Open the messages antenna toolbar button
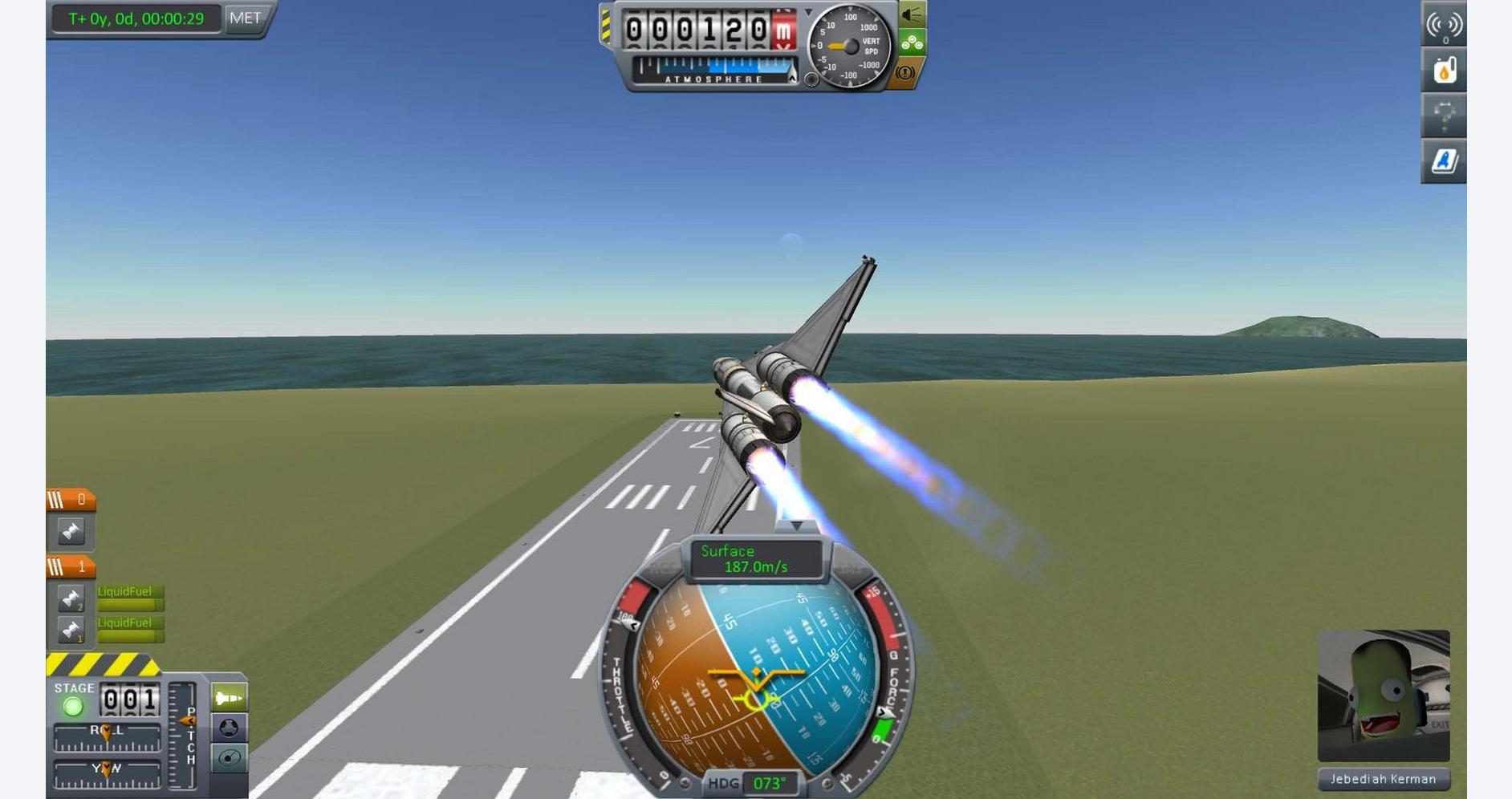 pyautogui.click(x=1444, y=25)
